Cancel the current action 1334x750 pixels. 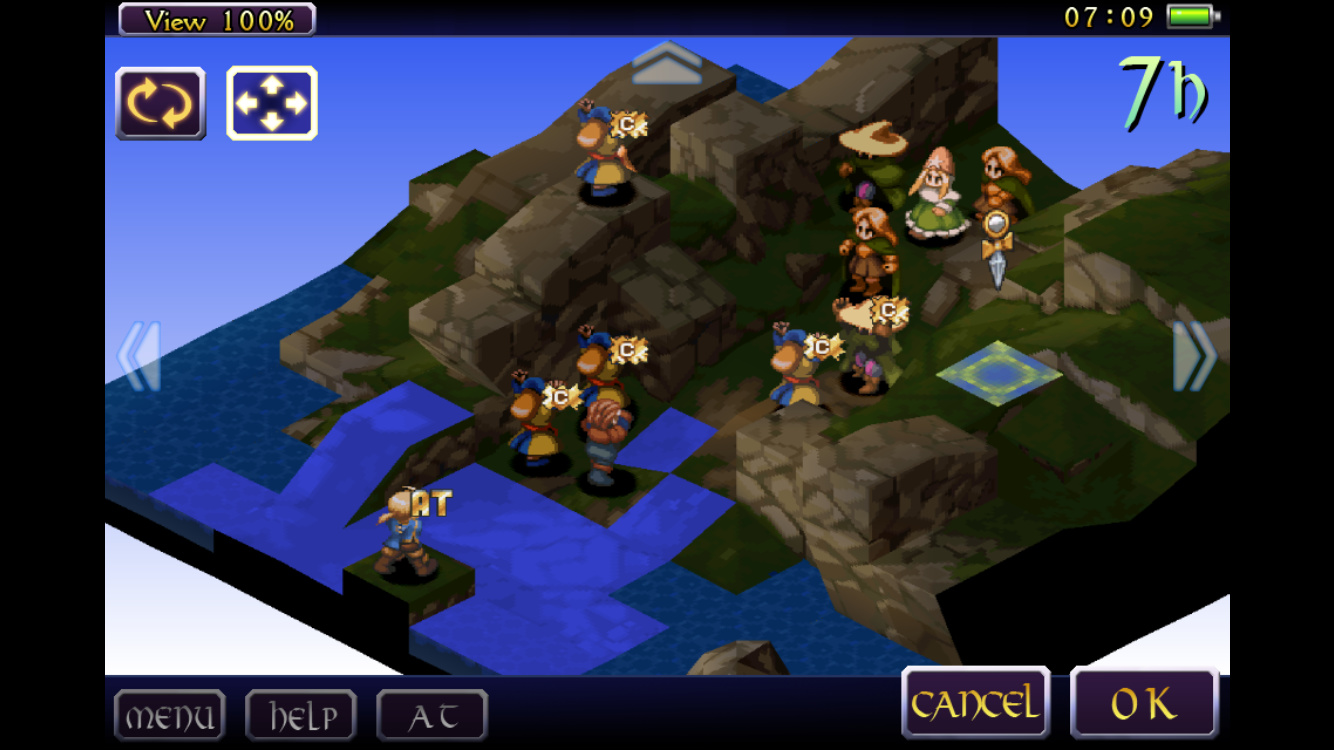click(x=975, y=705)
